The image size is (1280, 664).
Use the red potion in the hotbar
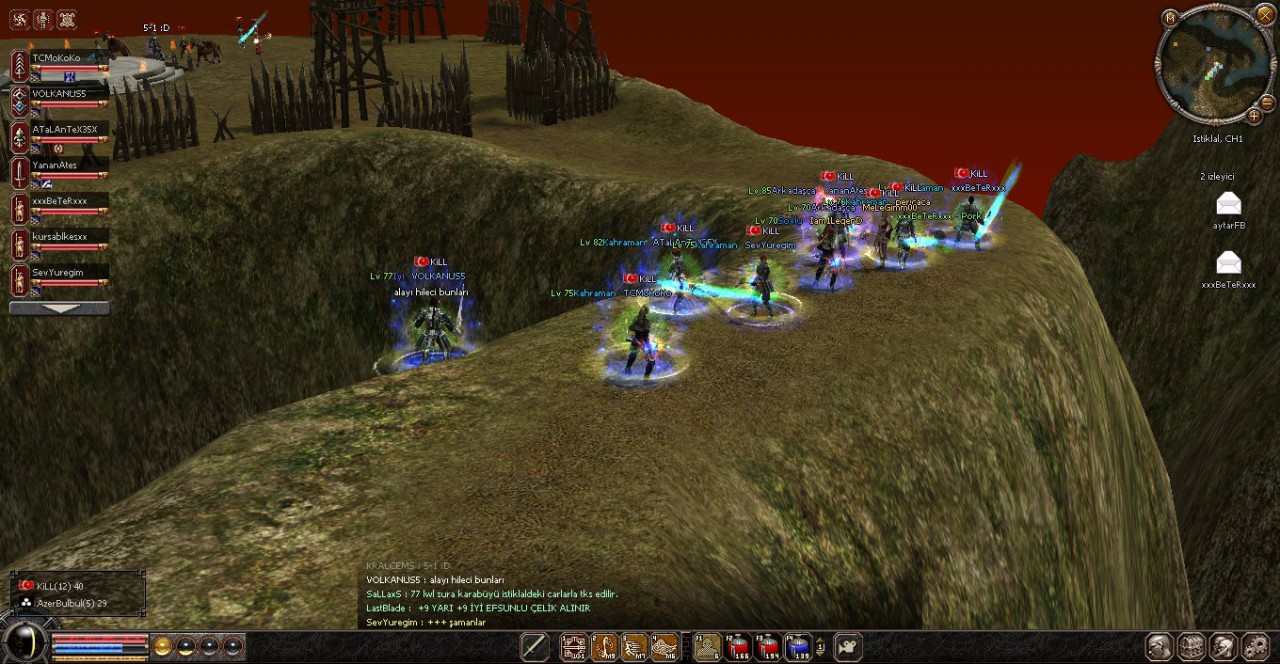tap(738, 647)
